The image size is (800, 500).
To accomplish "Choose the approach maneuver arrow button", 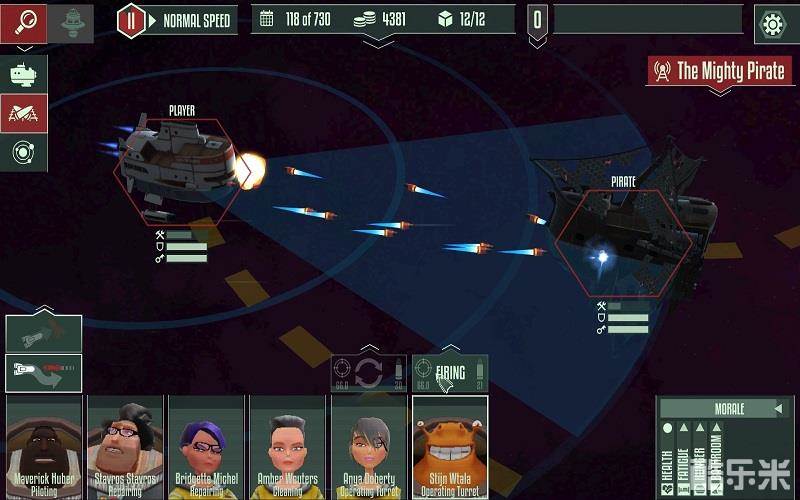I will click(43, 372).
